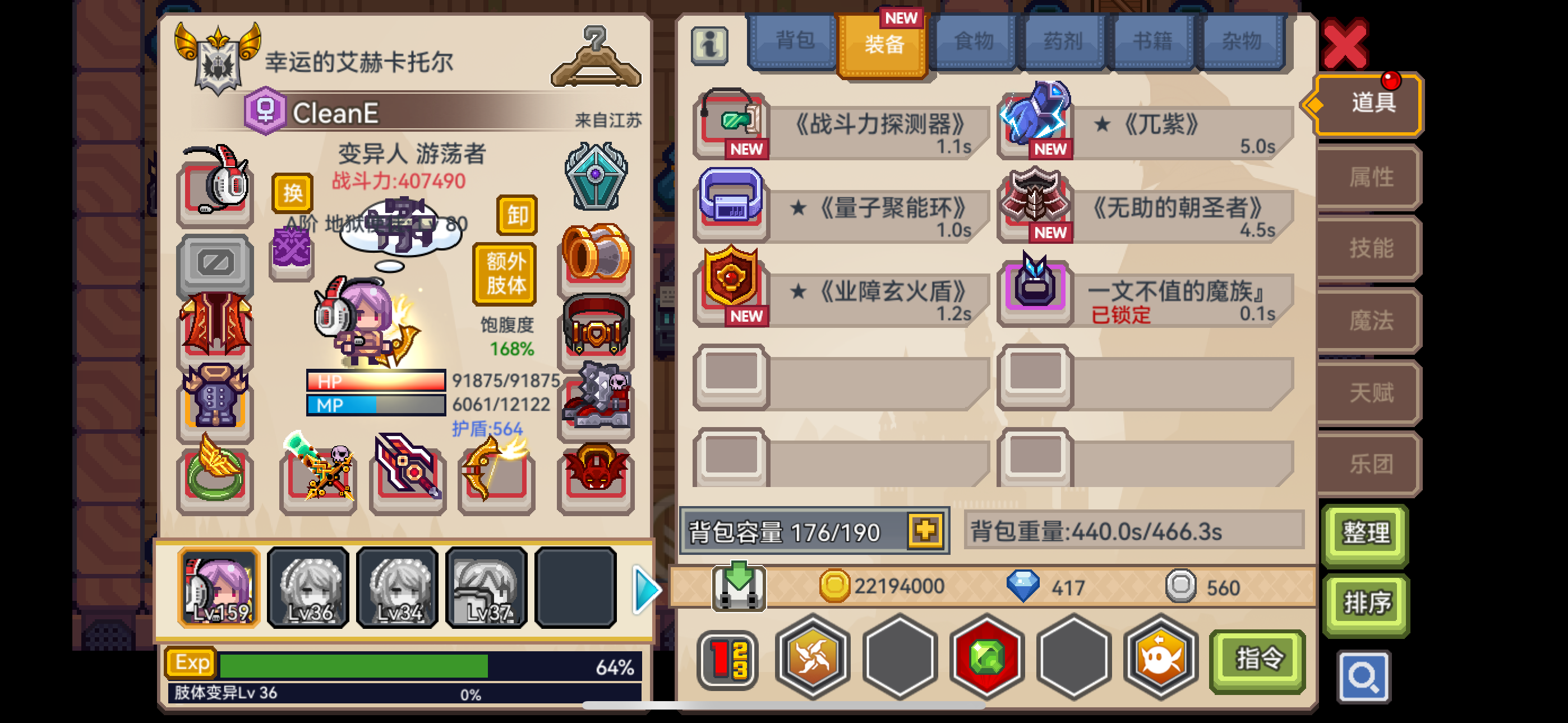This screenshot has width=1568, height=723.
Task: Click the headset equipment slot icon
Action: (x=215, y=190)
